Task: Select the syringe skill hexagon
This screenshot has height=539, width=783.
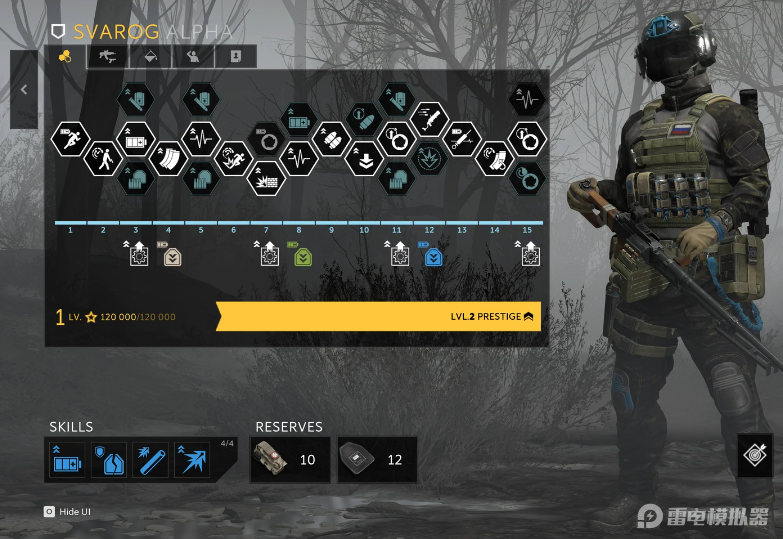Action: (x=461, y=138)
